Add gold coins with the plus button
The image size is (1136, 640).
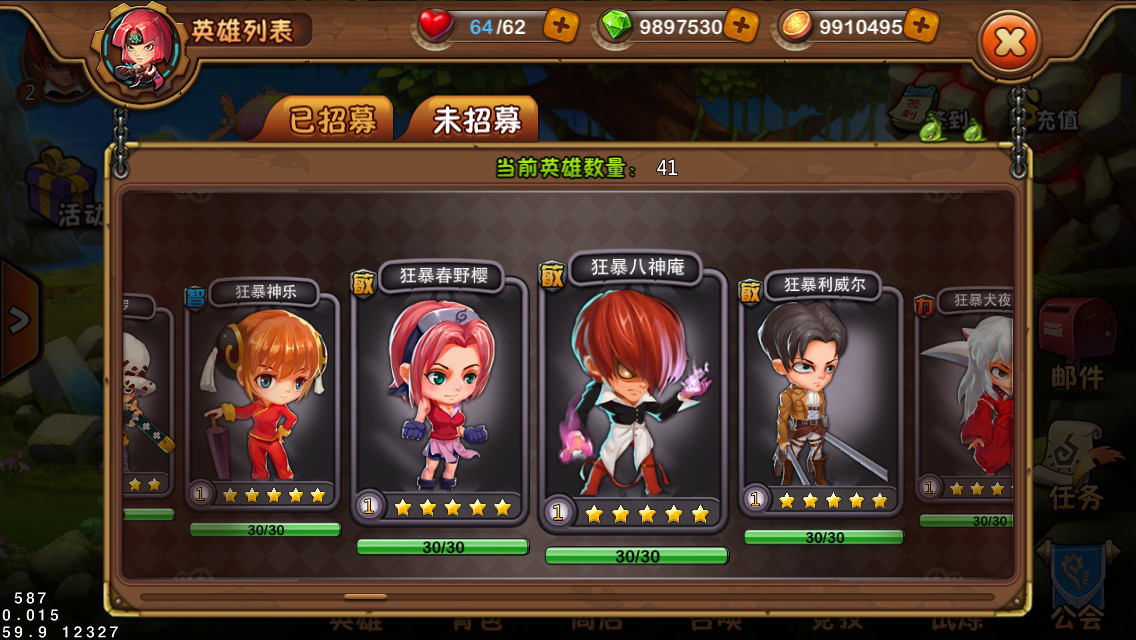tap(921, 27)
